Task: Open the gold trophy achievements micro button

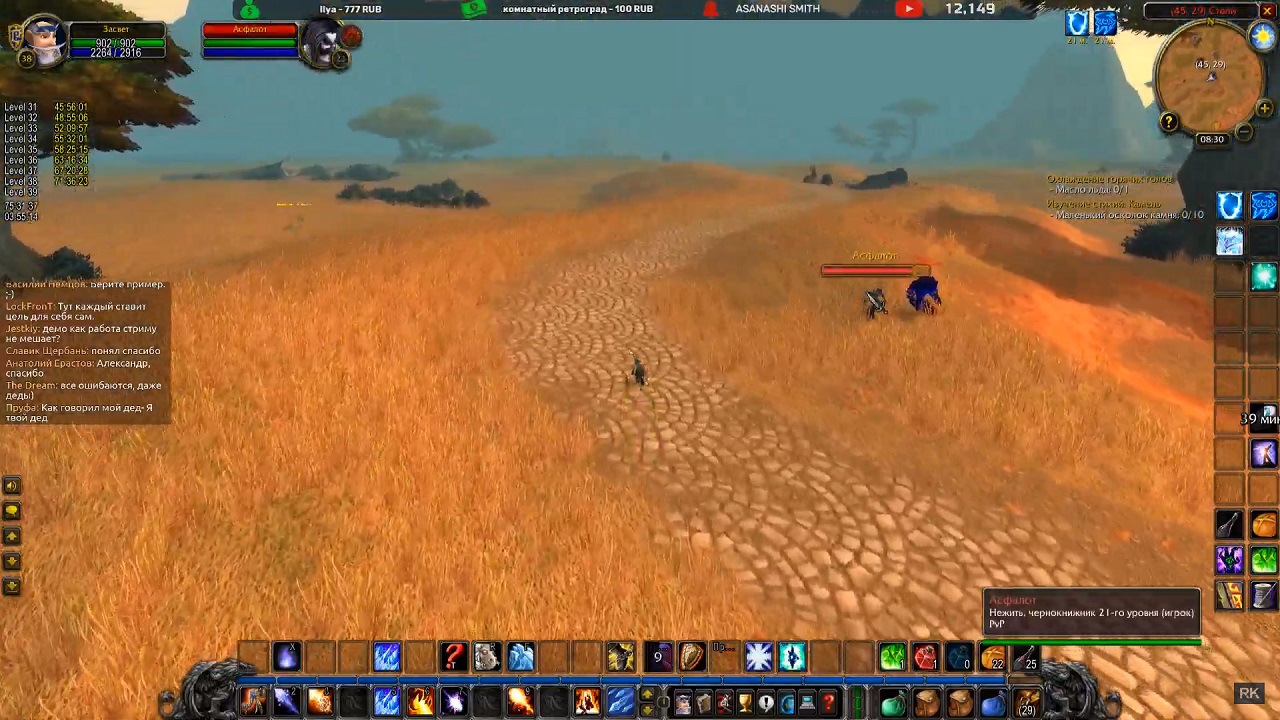Action: click(x=744, y=703)
